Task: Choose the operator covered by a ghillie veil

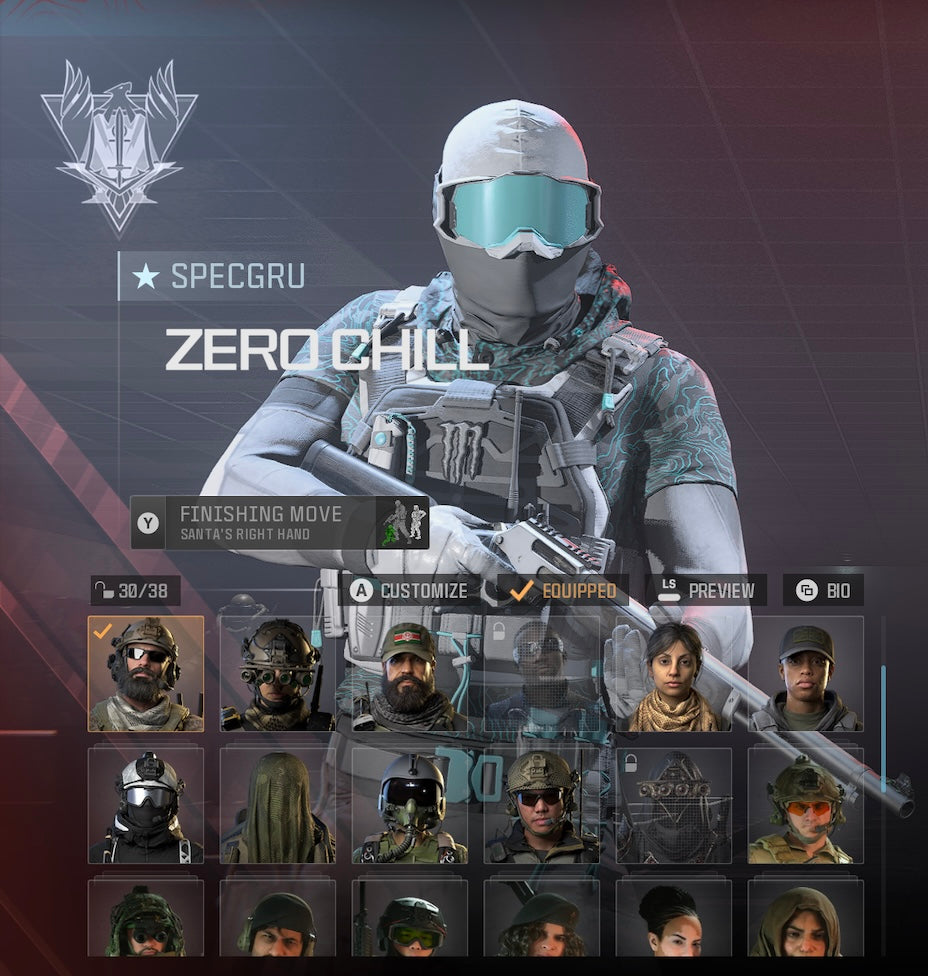Action: [278, 806]
